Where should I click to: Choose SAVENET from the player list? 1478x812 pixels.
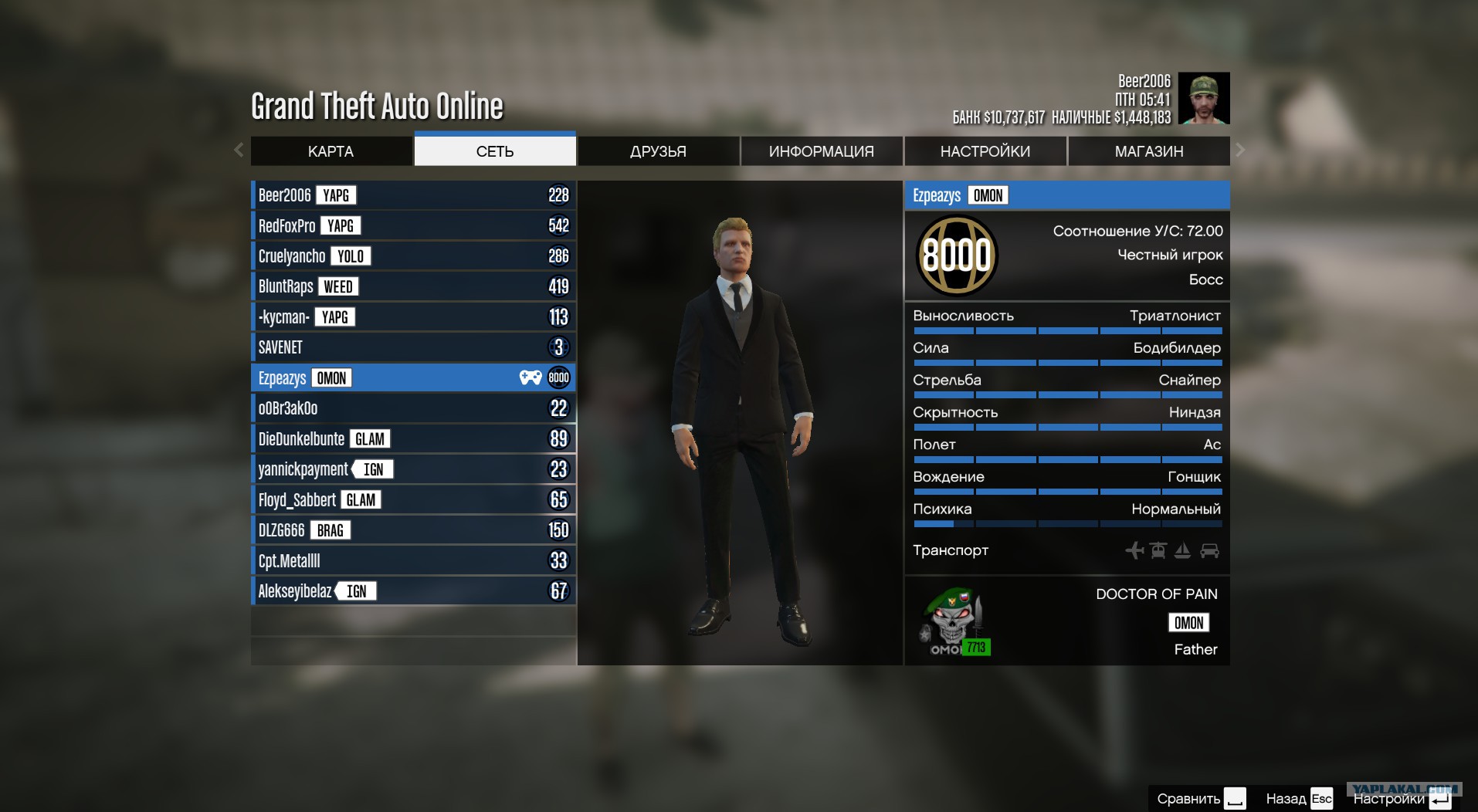tap(413, 347)
